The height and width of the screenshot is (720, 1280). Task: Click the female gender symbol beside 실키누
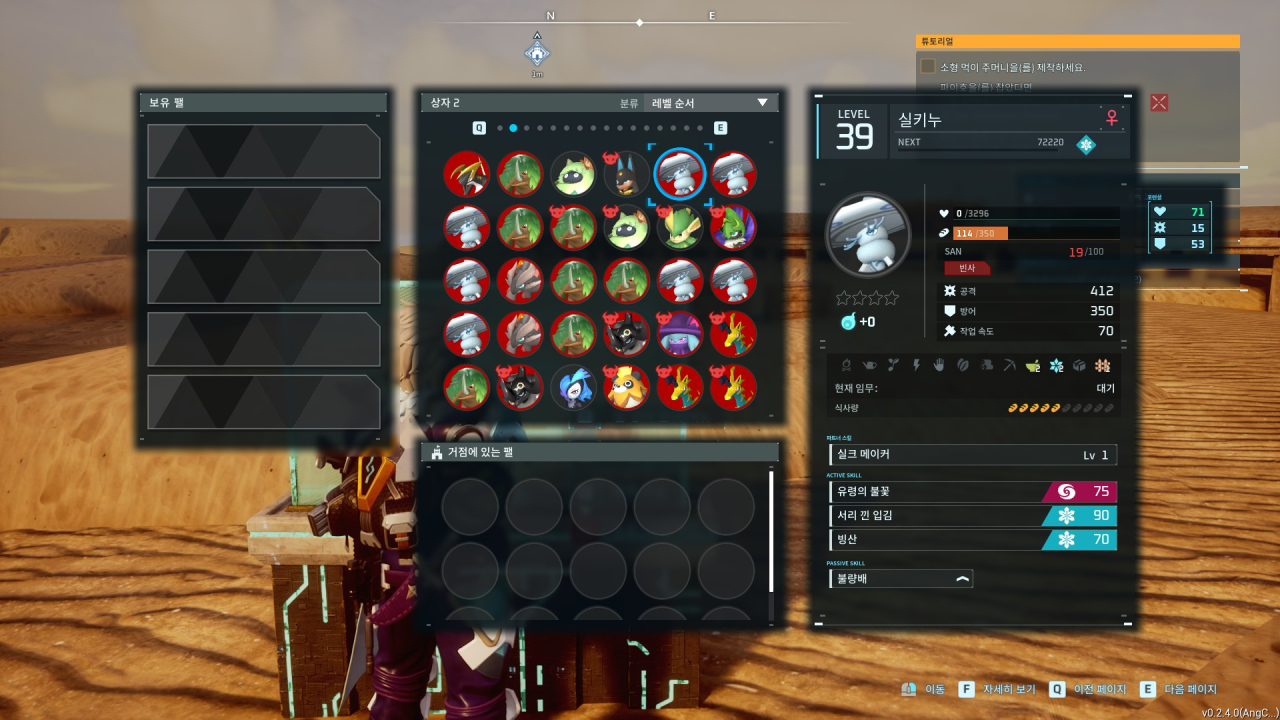(x=1111, y=118)
